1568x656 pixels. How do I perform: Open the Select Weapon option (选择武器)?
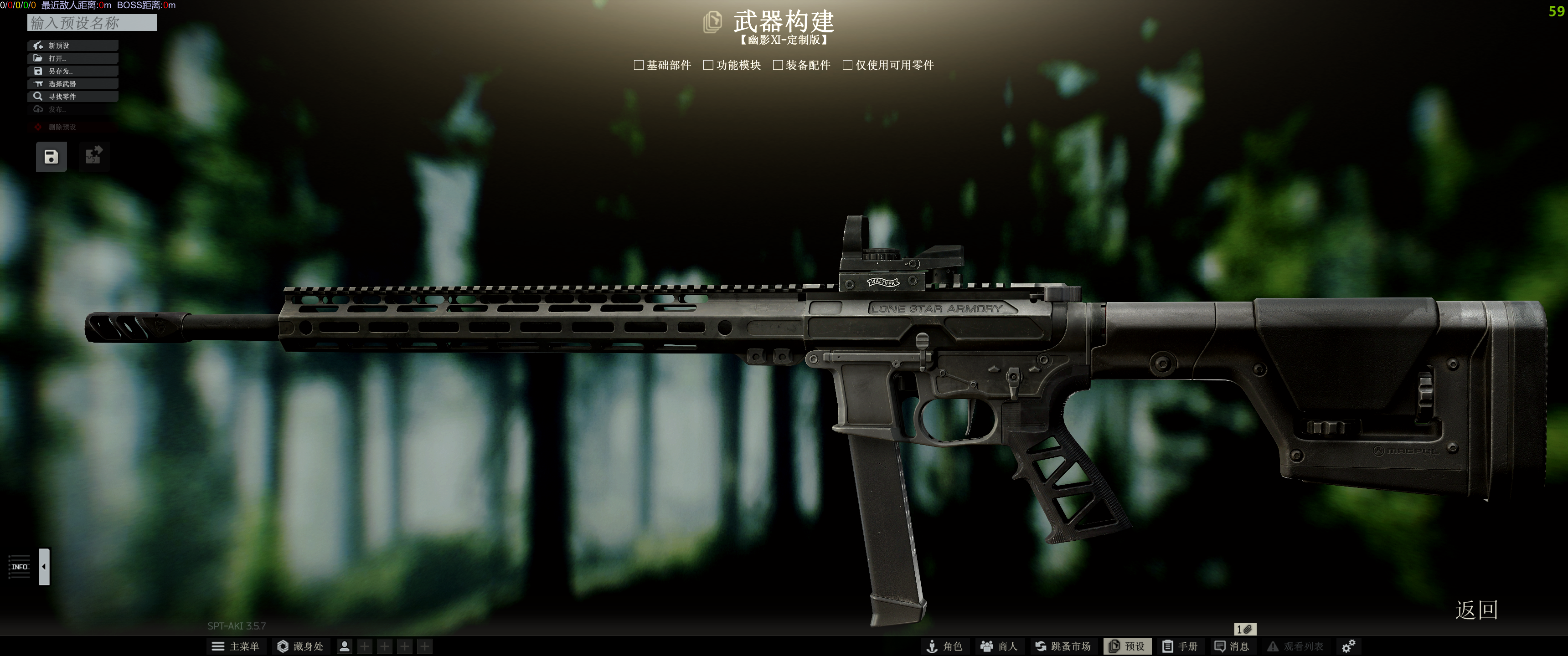pyautogui.click(x=72, y=84)
